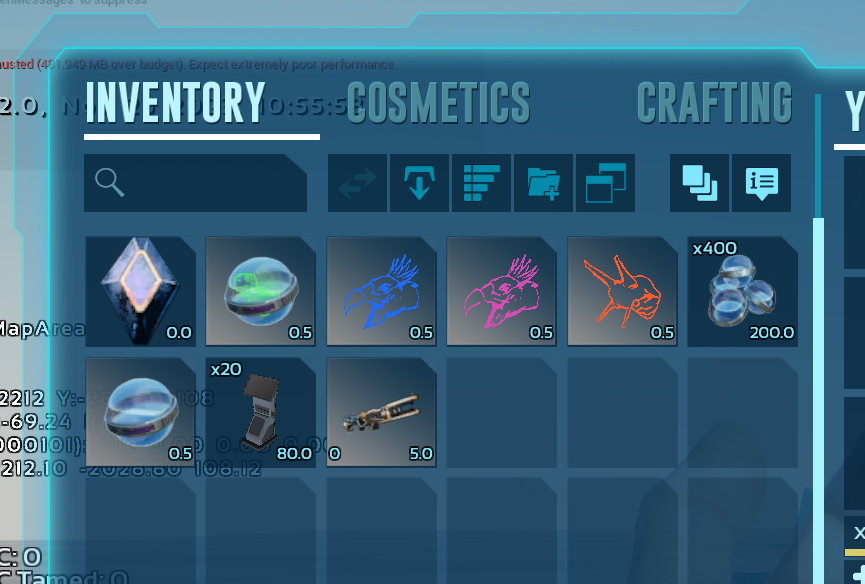Viewport: 865px width, 584px height.
Task: Click the transfer all arrows button
Action: point(357,183)
